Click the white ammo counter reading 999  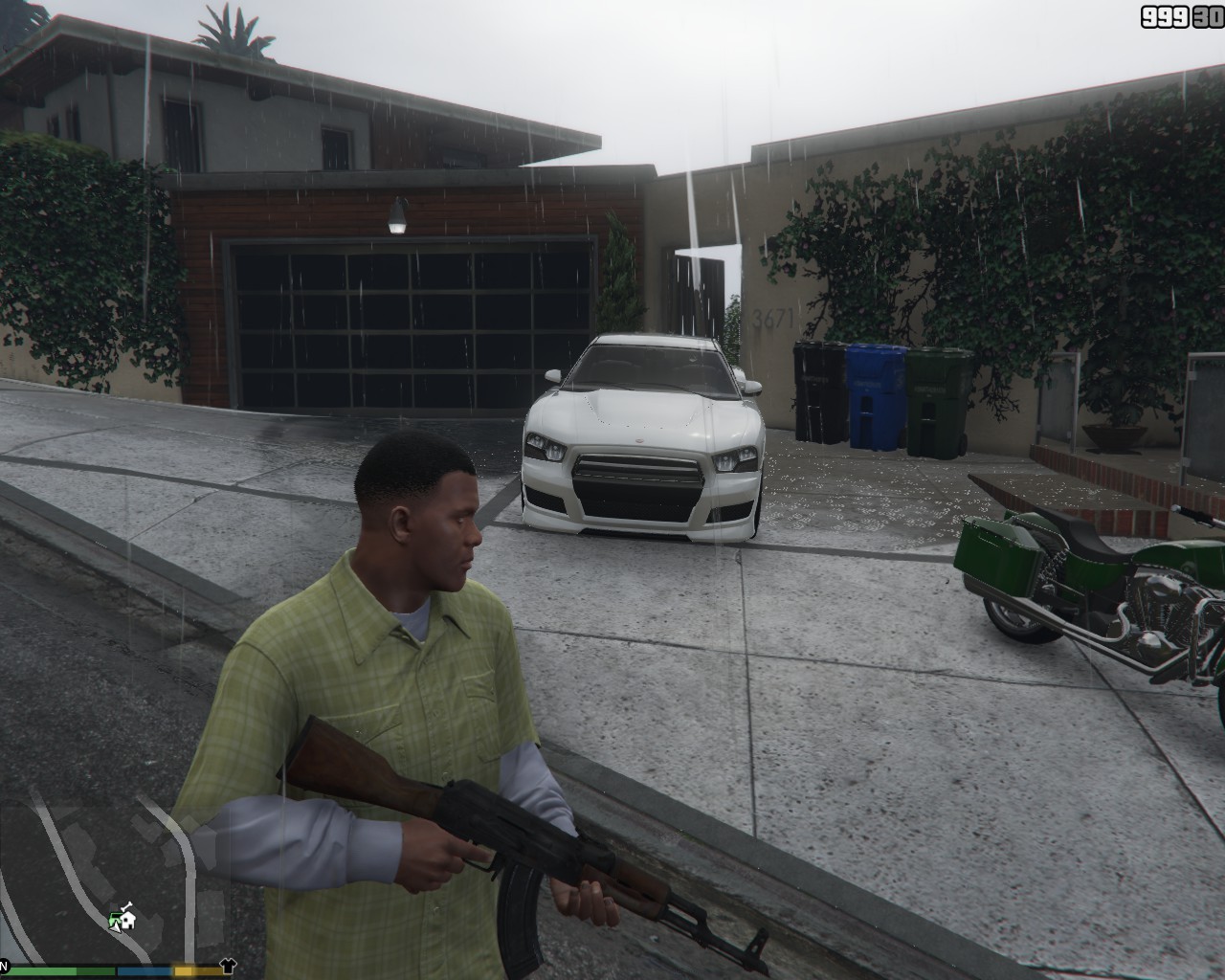click(1164, 16)
